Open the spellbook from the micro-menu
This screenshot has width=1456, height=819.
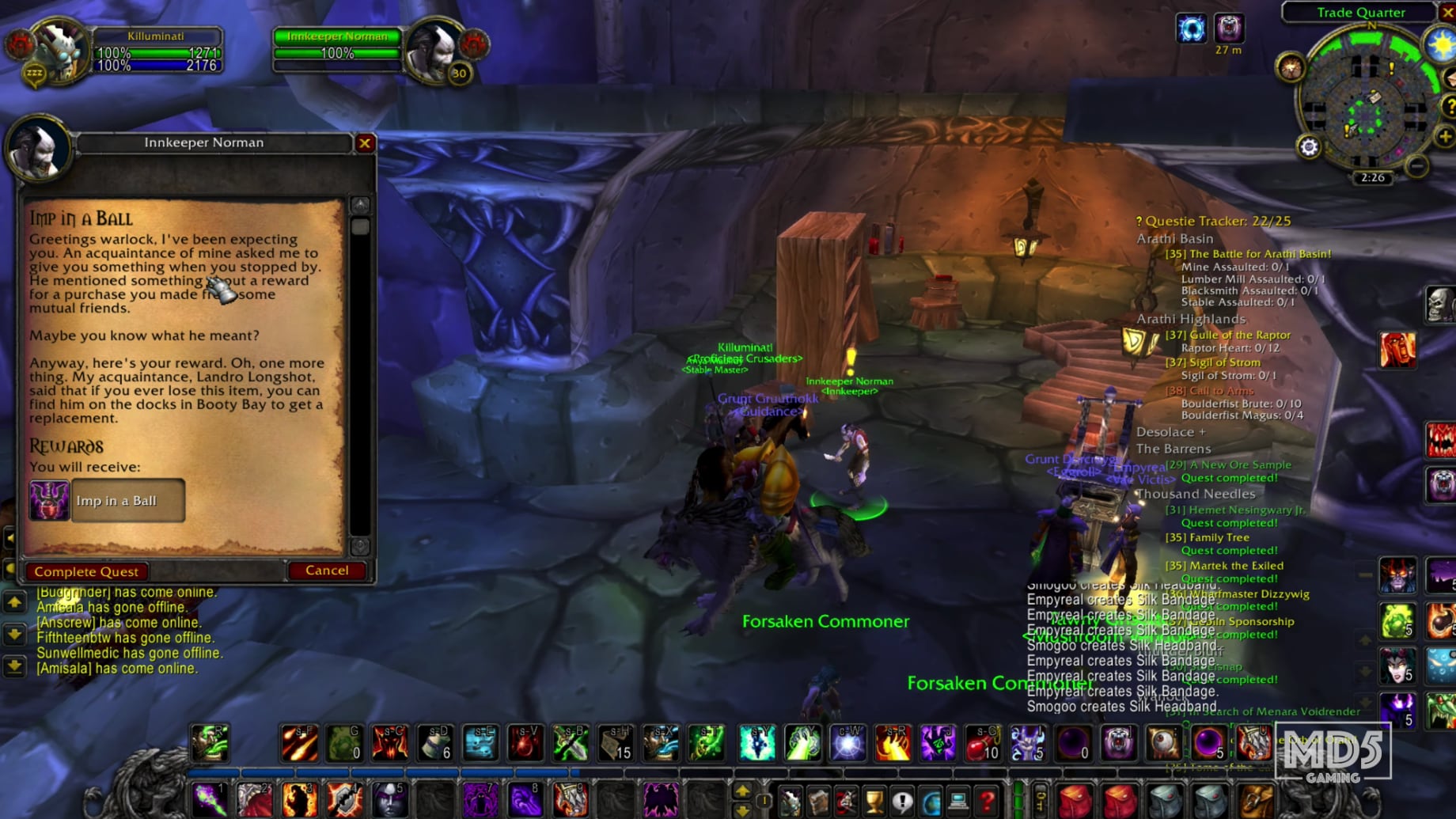tap(819, 800)
